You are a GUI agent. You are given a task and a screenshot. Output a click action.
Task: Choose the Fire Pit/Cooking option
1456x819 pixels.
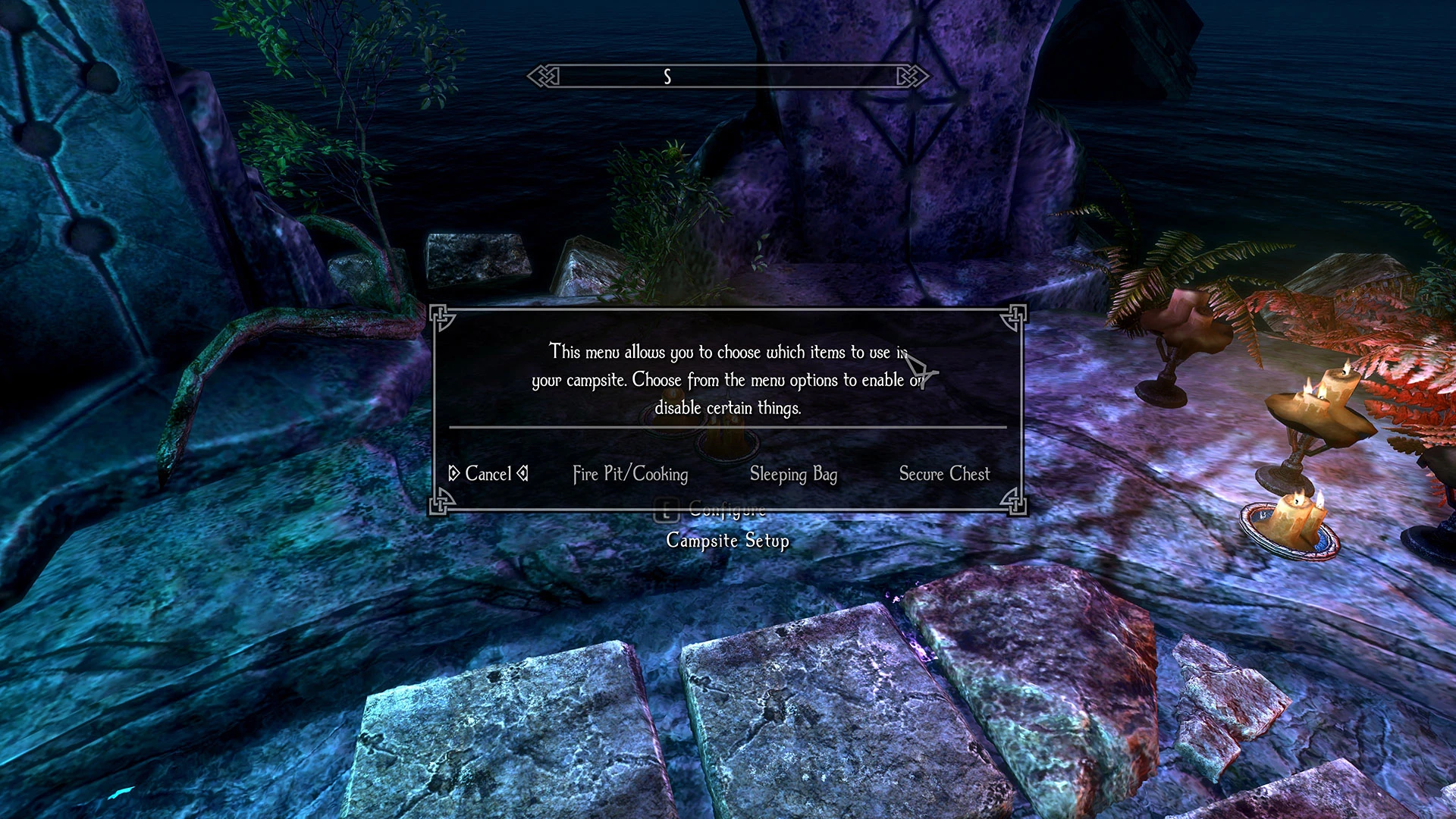[630, 474]
